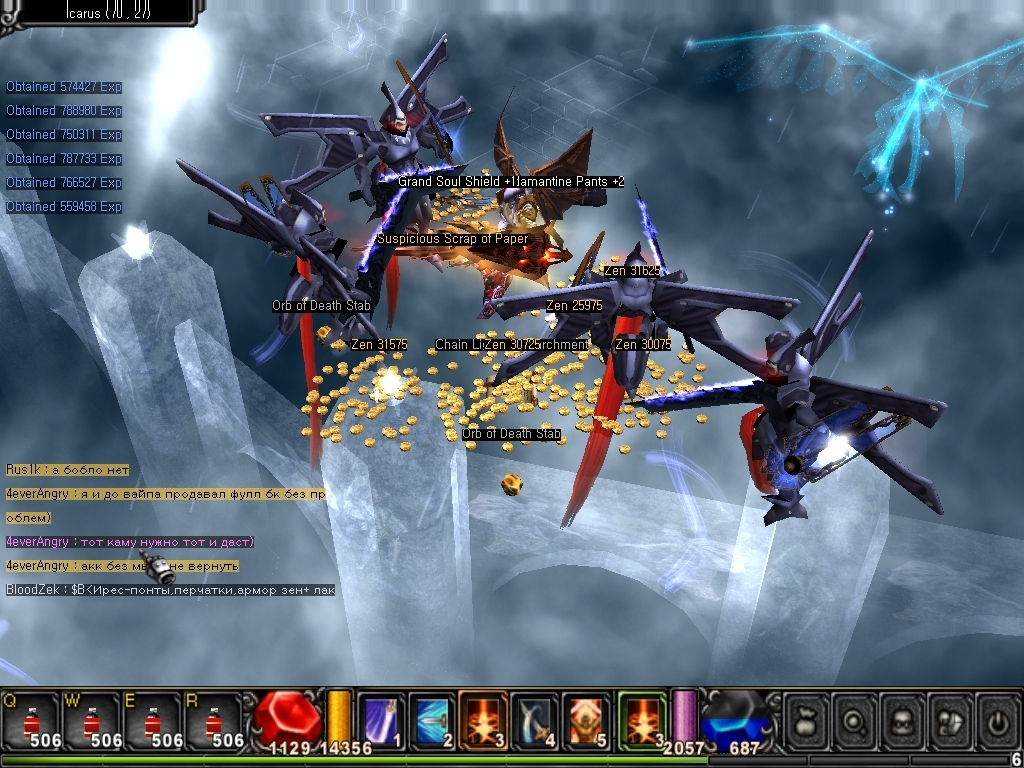
Task: Open the helmeted face character button
Action: tap(903, 720)
